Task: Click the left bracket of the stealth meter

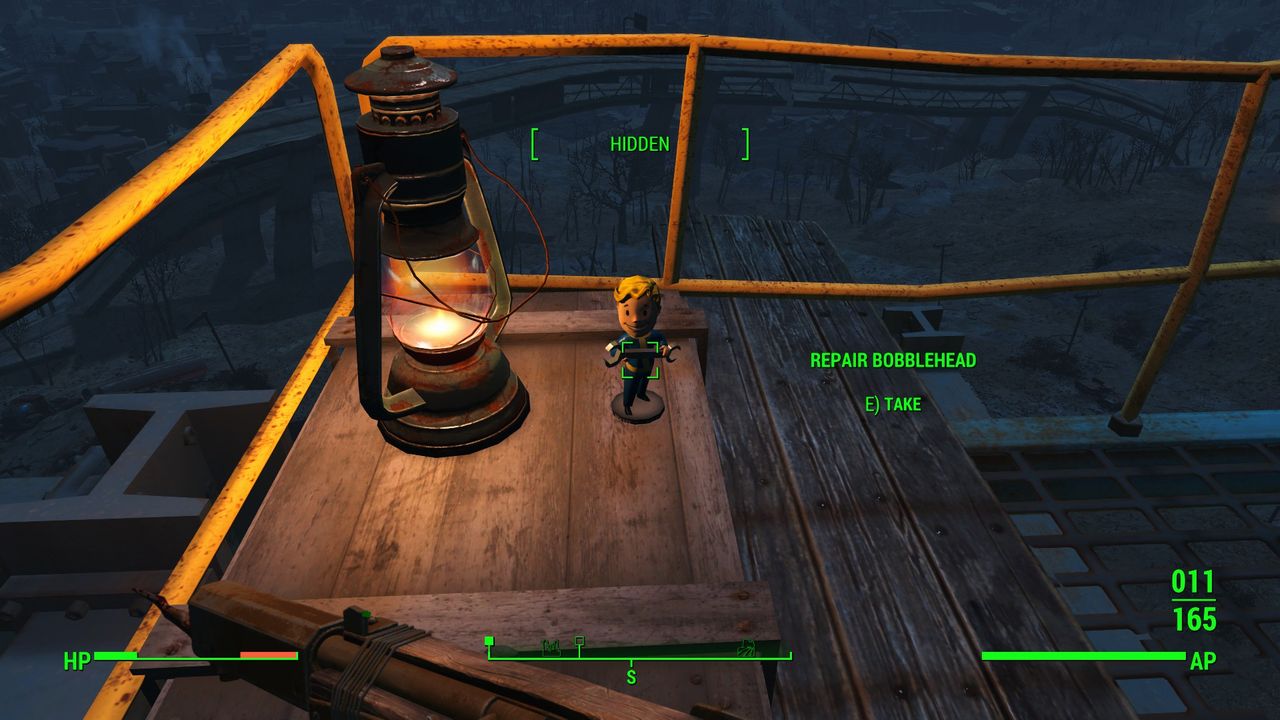Action: pyautogui.click(x=535, y=143)
